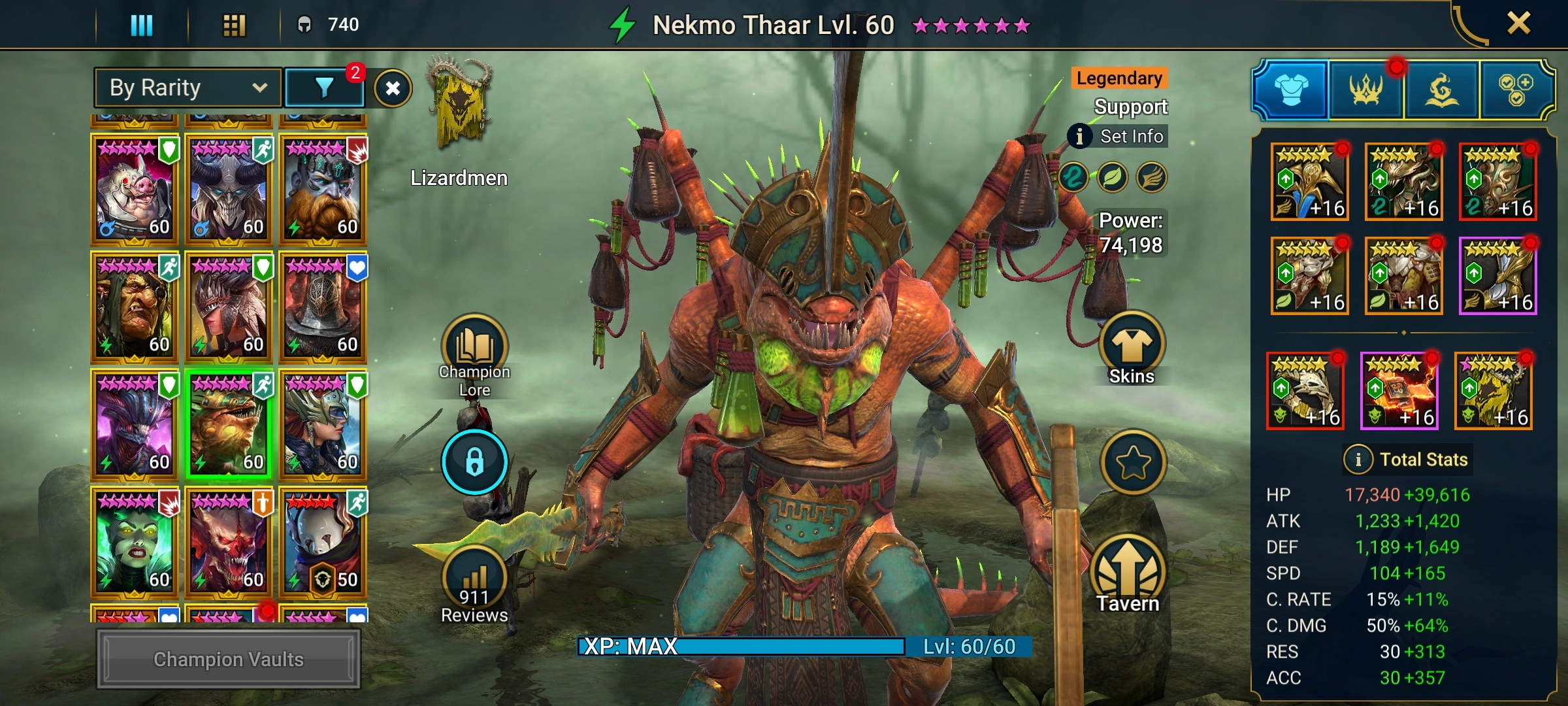1568x706 pixels.
Task: Switch to the crown masteries tab
Action: pyautogui.click(x=1366, y=90)
